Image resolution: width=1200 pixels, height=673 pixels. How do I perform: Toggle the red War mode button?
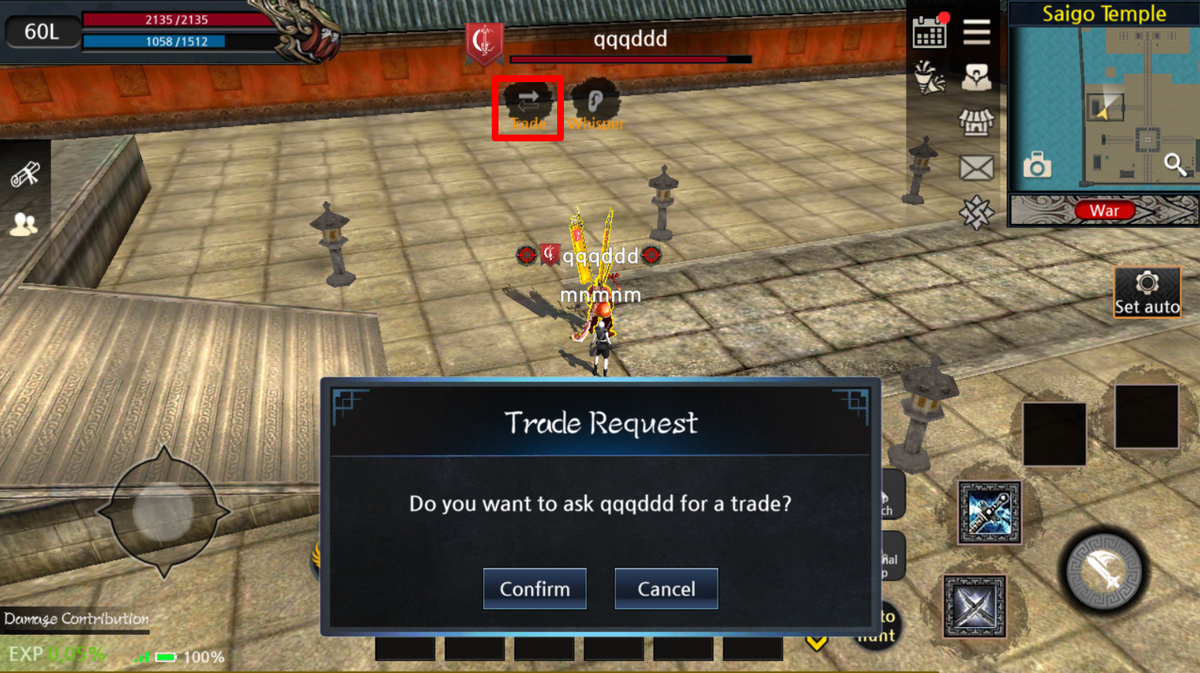1104,210
